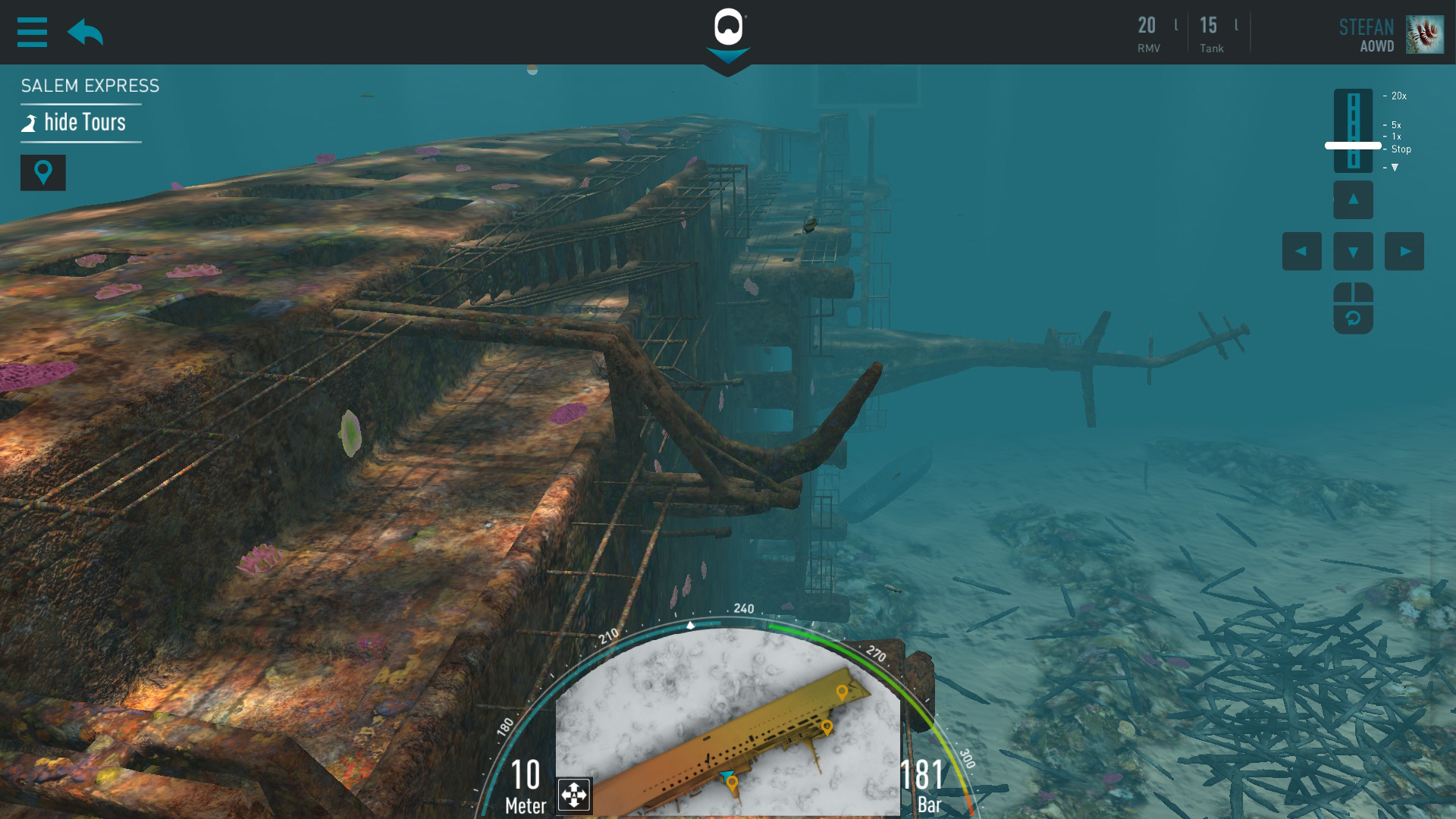Reset view with the mouse rotate button

click(x=1353, y=308)
